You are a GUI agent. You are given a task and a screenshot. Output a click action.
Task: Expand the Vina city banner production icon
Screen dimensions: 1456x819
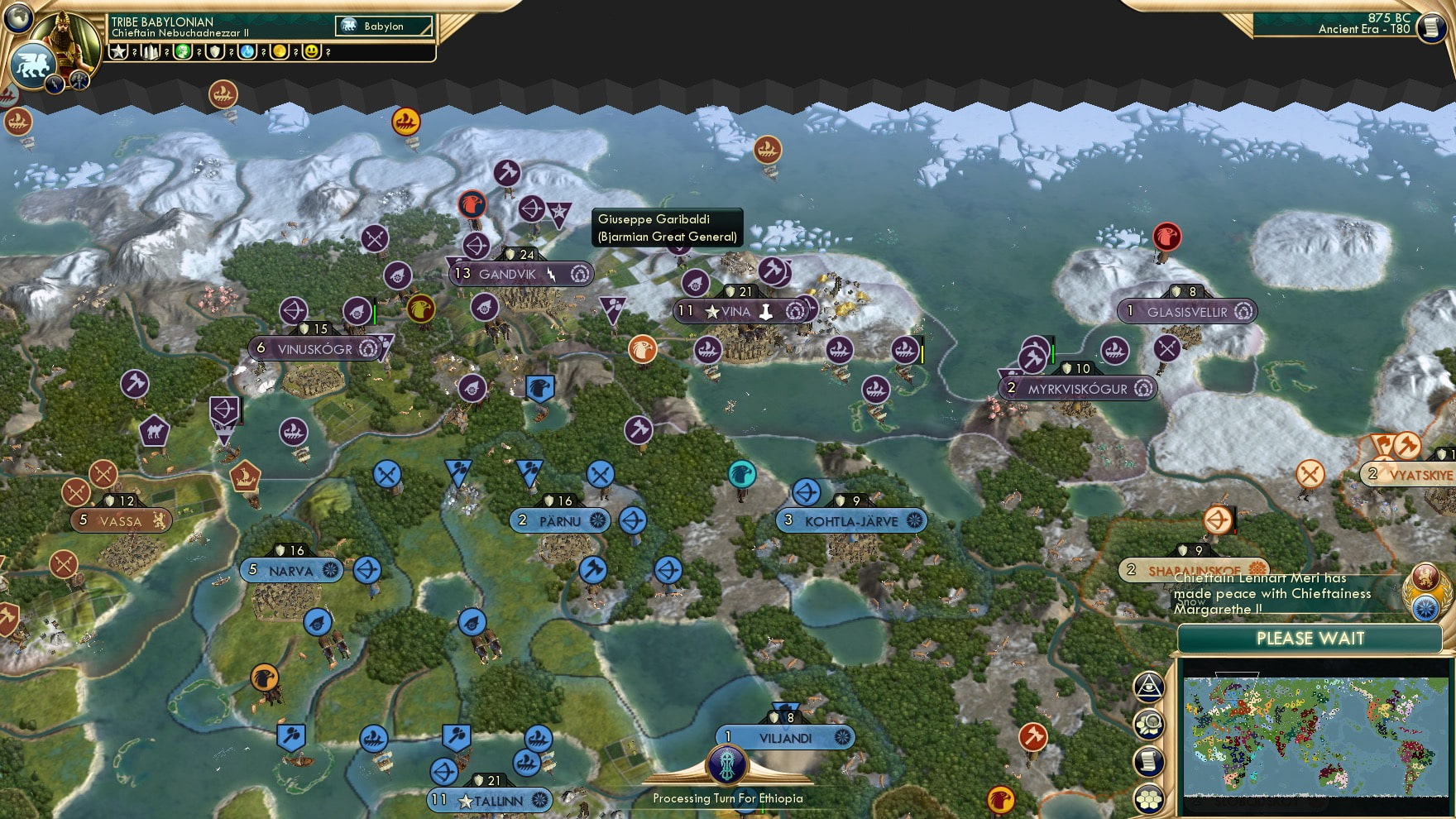click(x=797, y=310)
